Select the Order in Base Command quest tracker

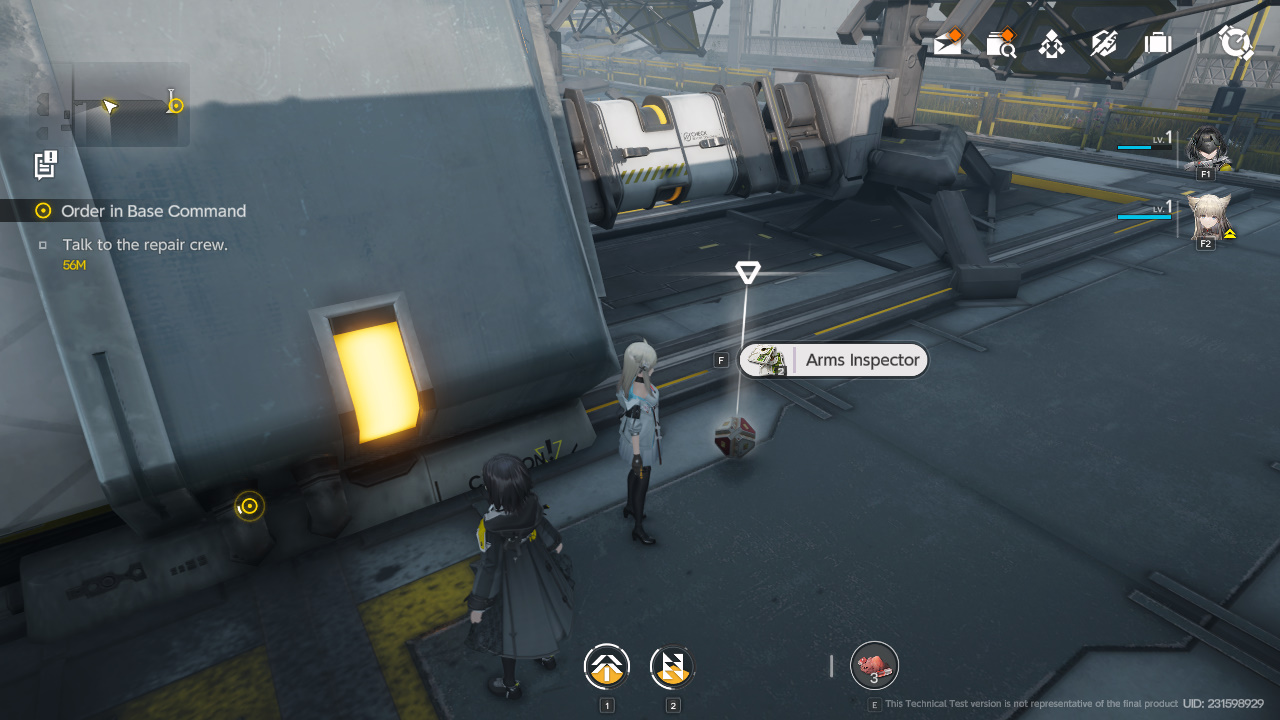pyautogui.click(x=152, y=211)
